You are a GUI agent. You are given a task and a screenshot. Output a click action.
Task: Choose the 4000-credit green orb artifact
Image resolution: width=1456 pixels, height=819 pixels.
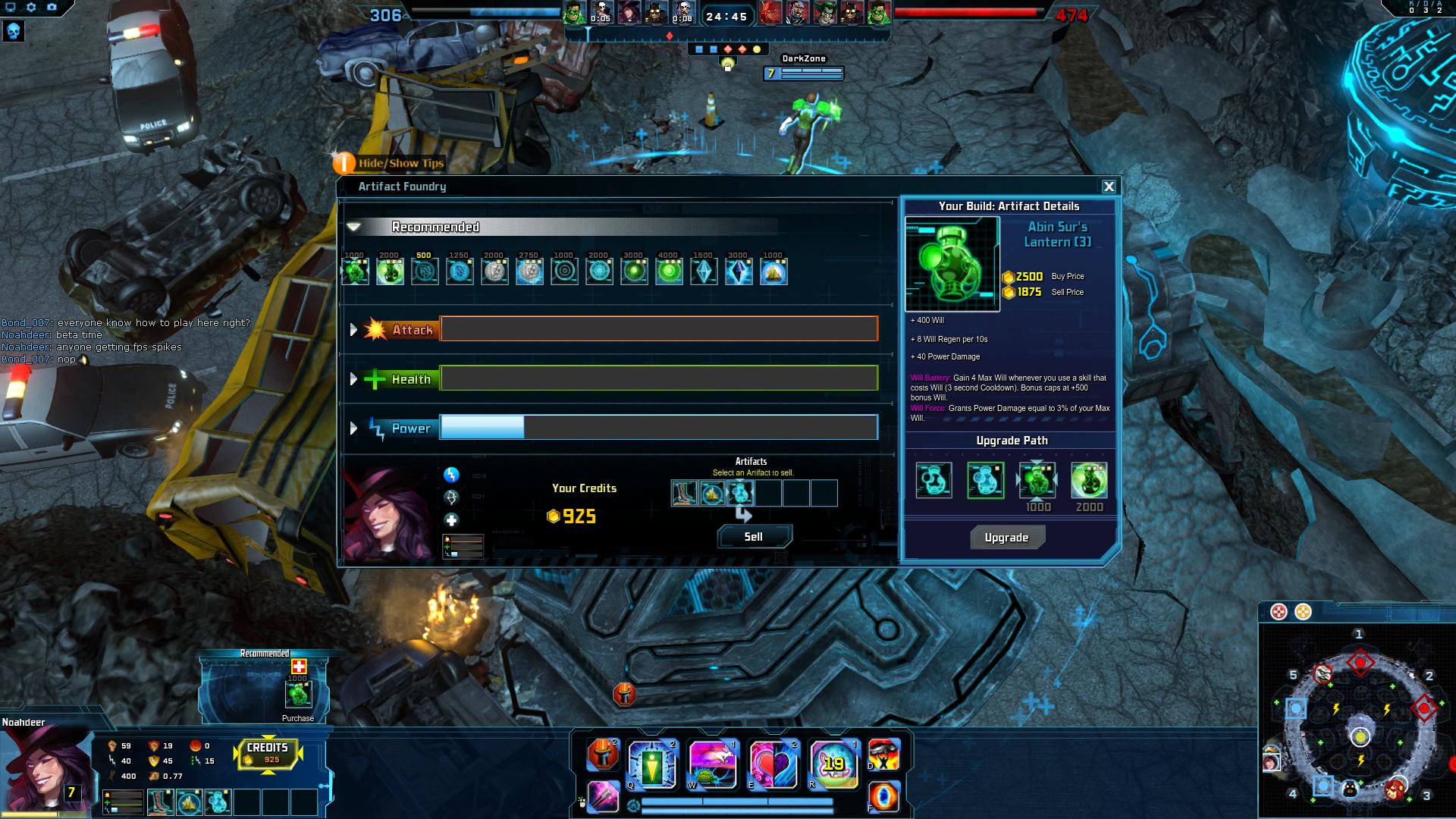tap(669, 271)
